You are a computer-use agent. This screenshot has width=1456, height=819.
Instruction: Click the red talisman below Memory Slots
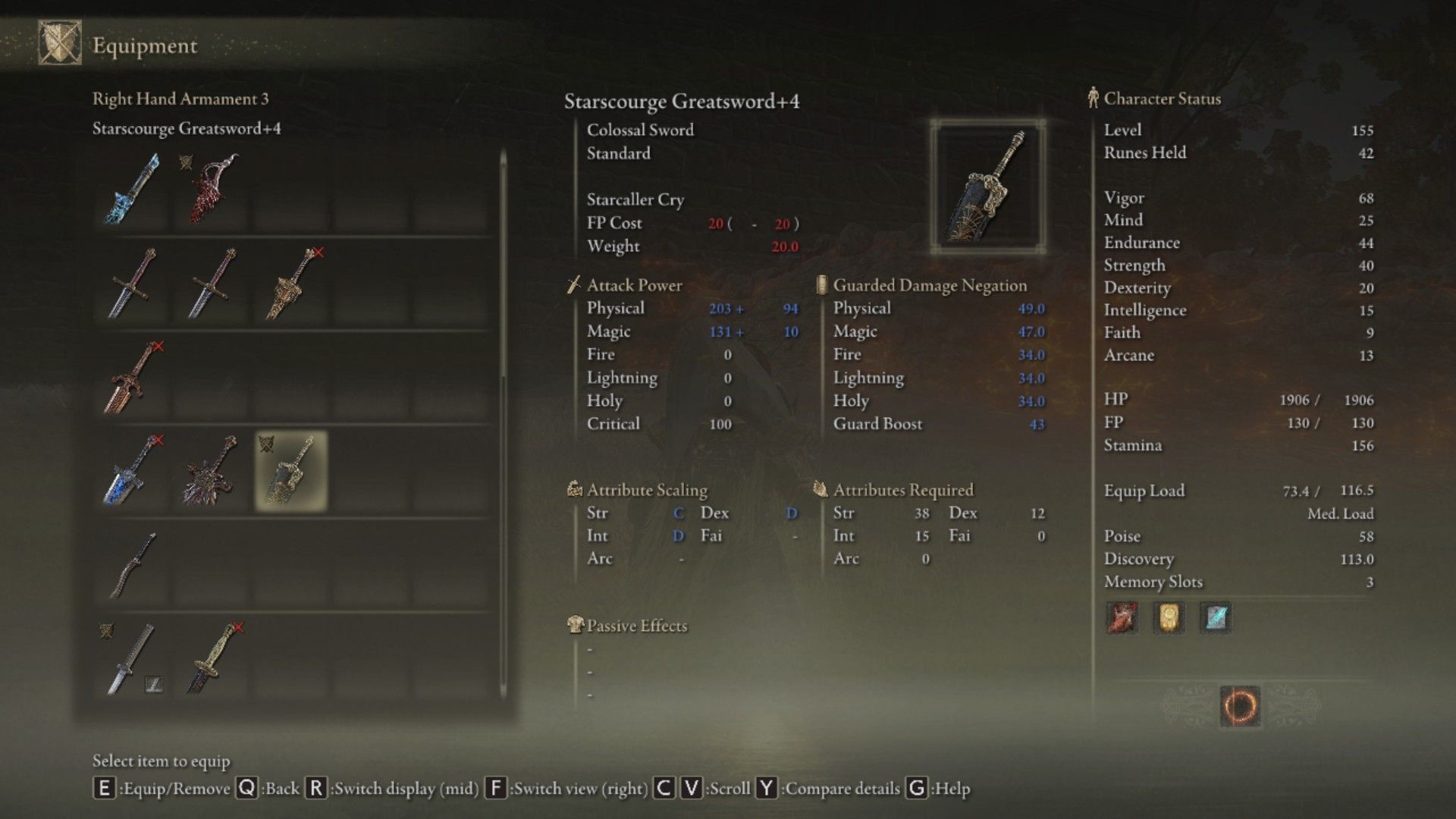(1121, 617)
